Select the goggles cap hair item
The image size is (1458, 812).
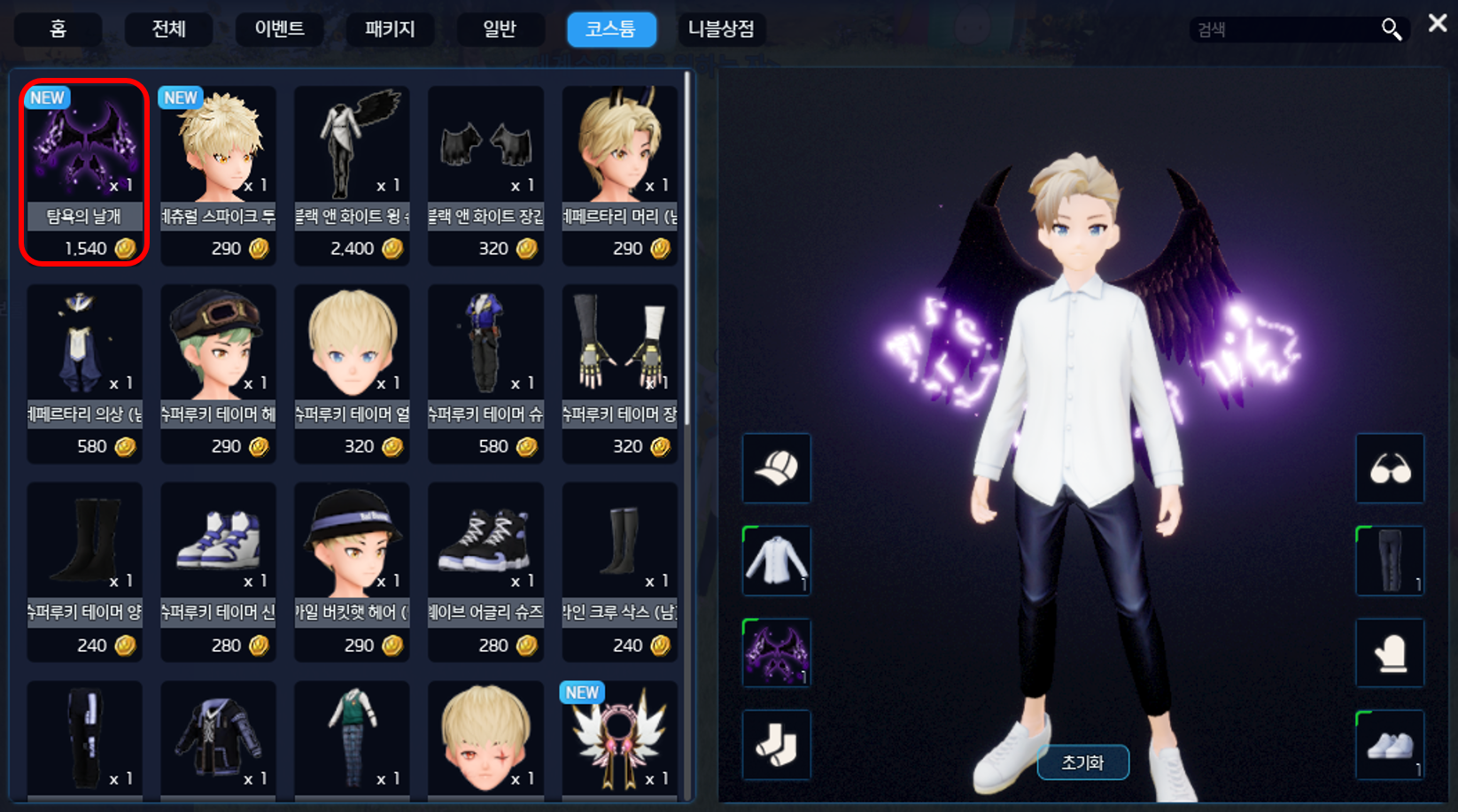click(218, 372)
